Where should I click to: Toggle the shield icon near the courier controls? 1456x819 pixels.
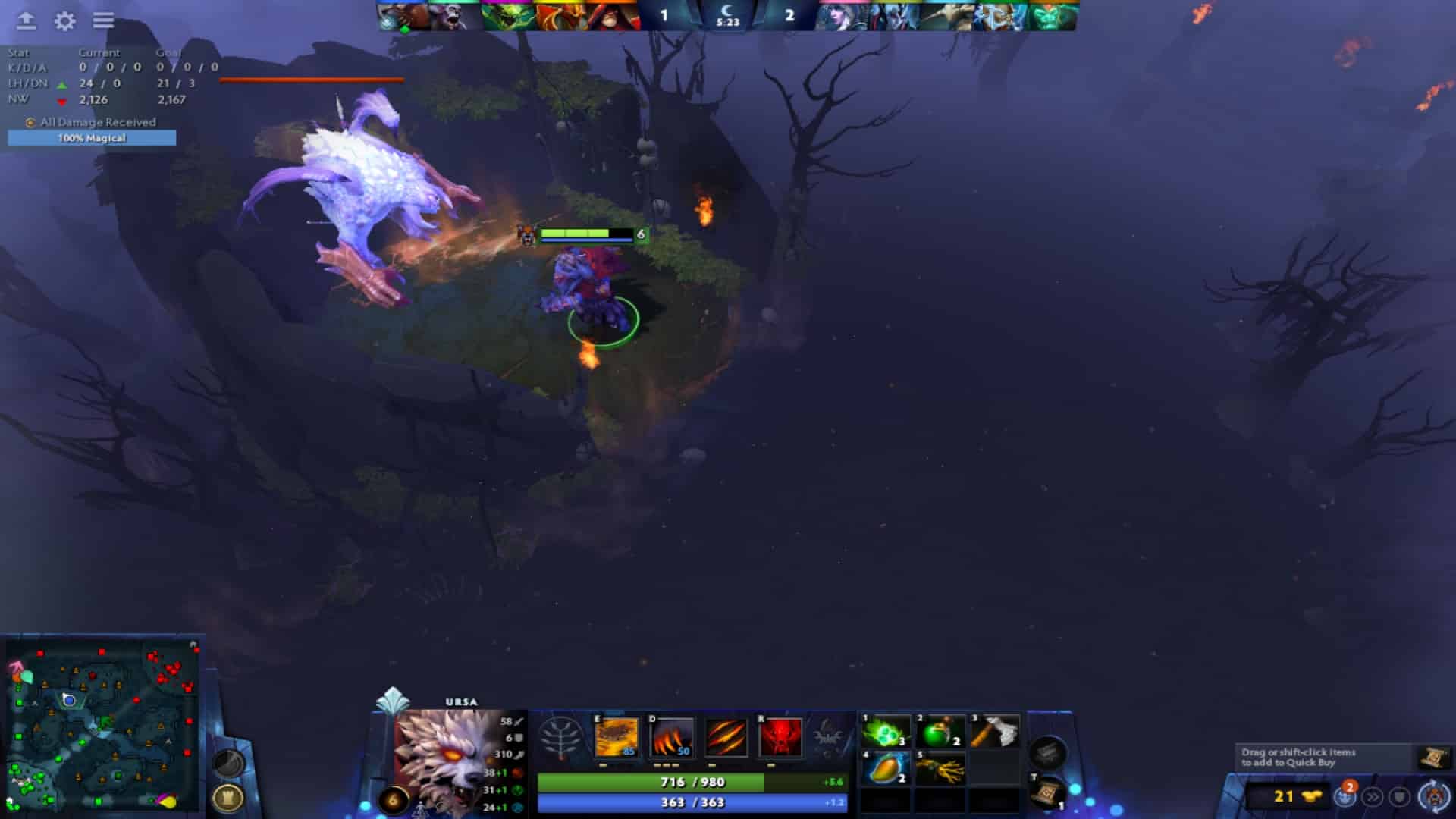(x=1399, y=796)
